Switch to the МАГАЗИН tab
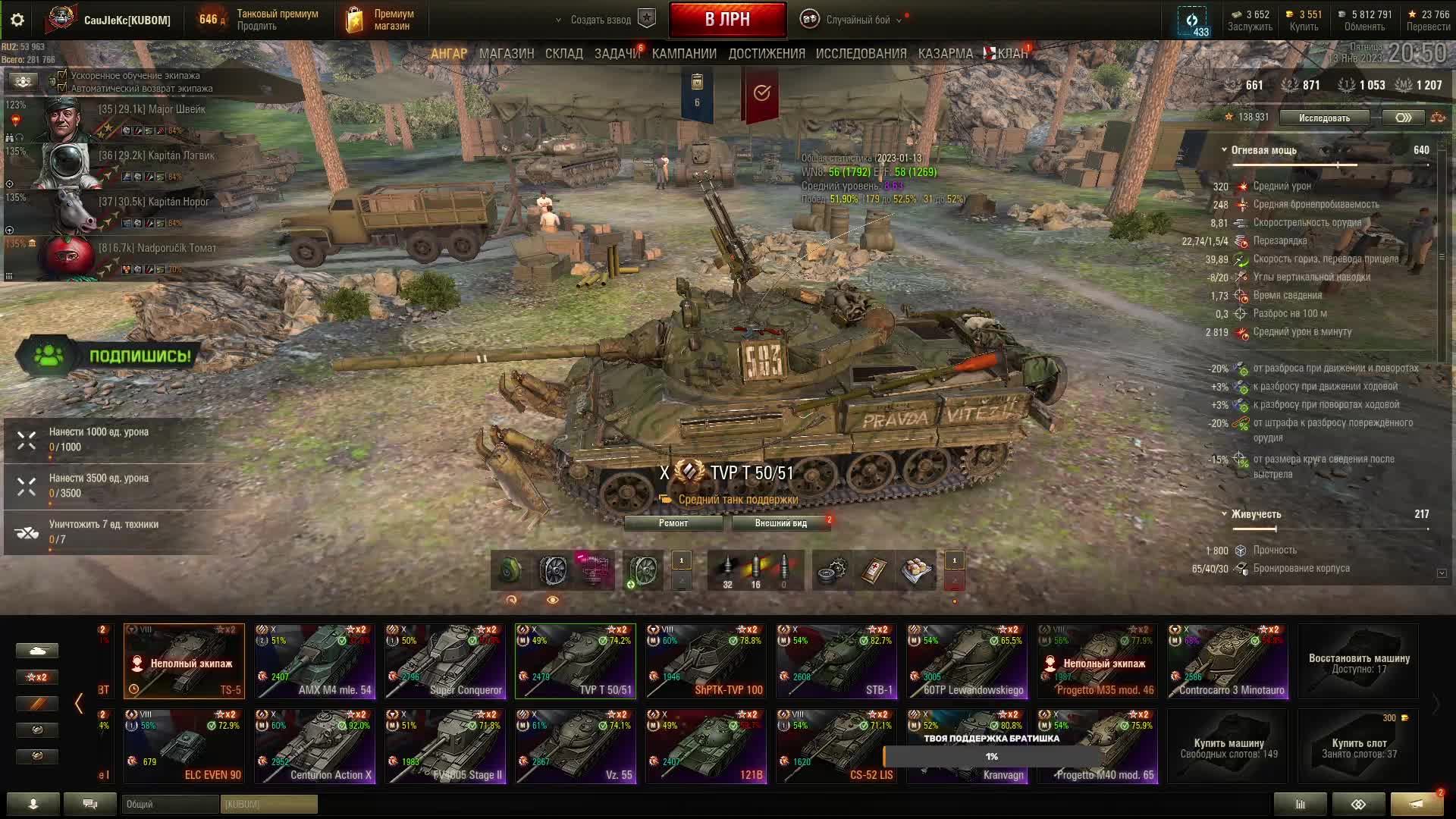The width and height of the screenshot is (1456, 819). 507,54
